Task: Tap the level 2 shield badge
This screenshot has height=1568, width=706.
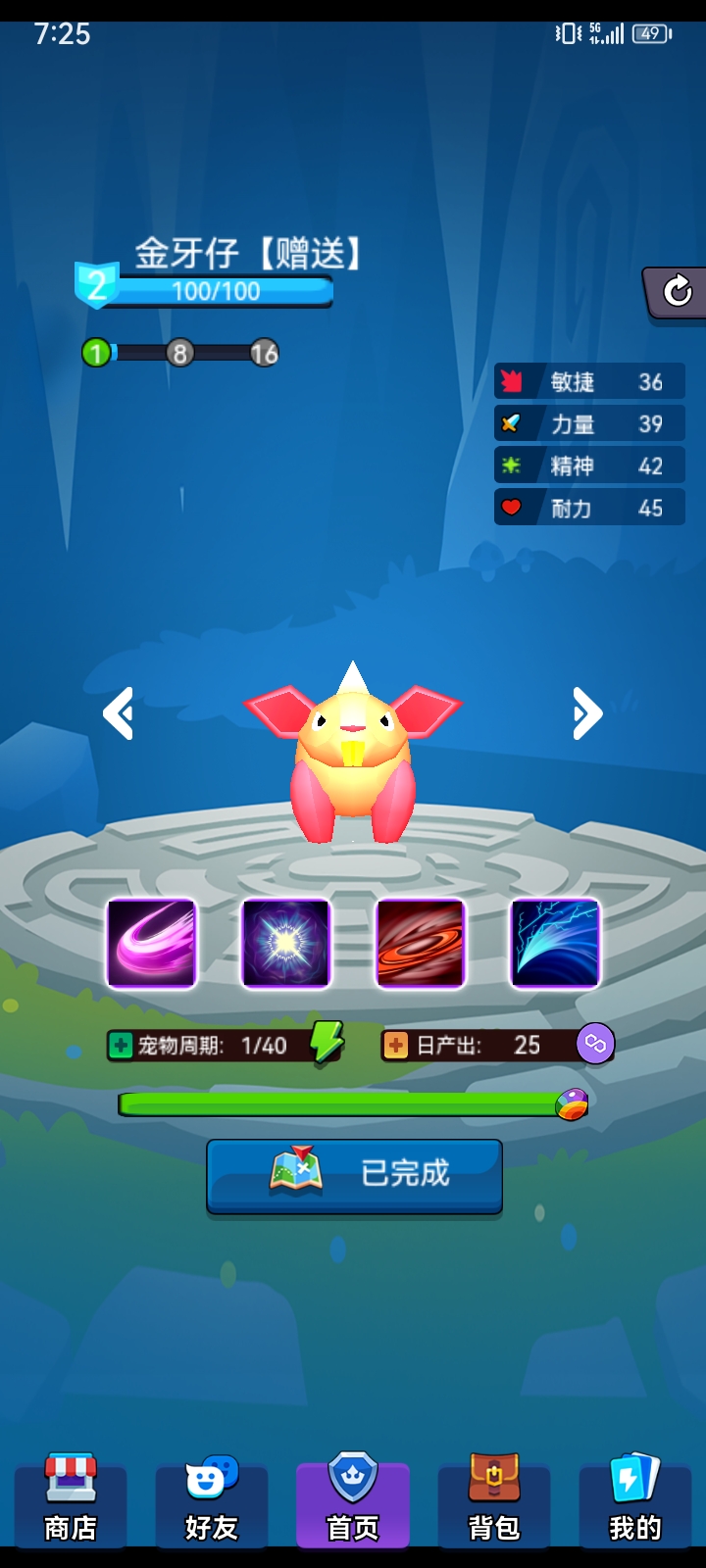Action: pyautogui.click(x=96, y=285)
